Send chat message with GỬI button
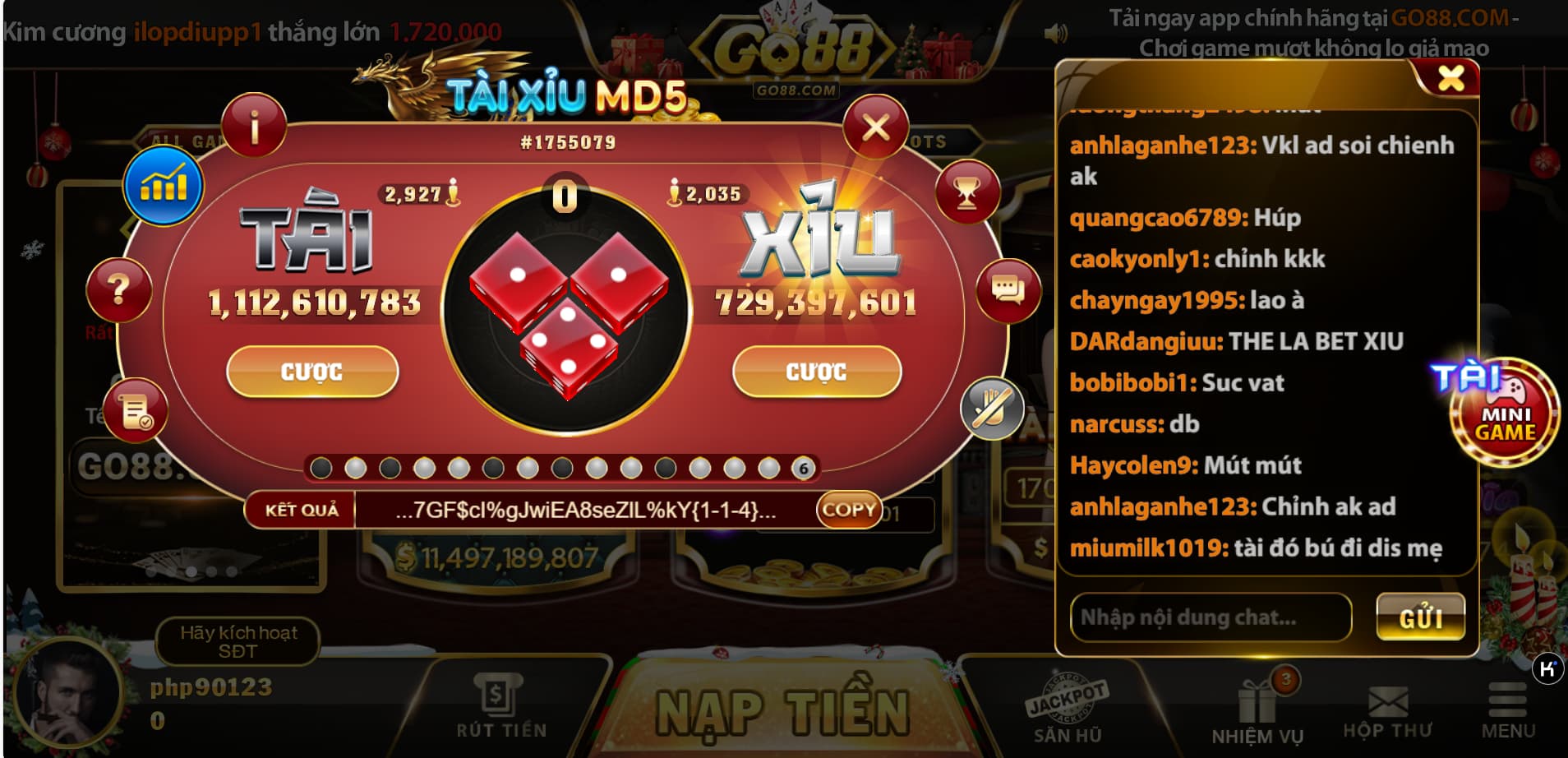Image resolution: width=1568 pixels, height=758 pixels. pyautogui.click(x=1421, y=616)
